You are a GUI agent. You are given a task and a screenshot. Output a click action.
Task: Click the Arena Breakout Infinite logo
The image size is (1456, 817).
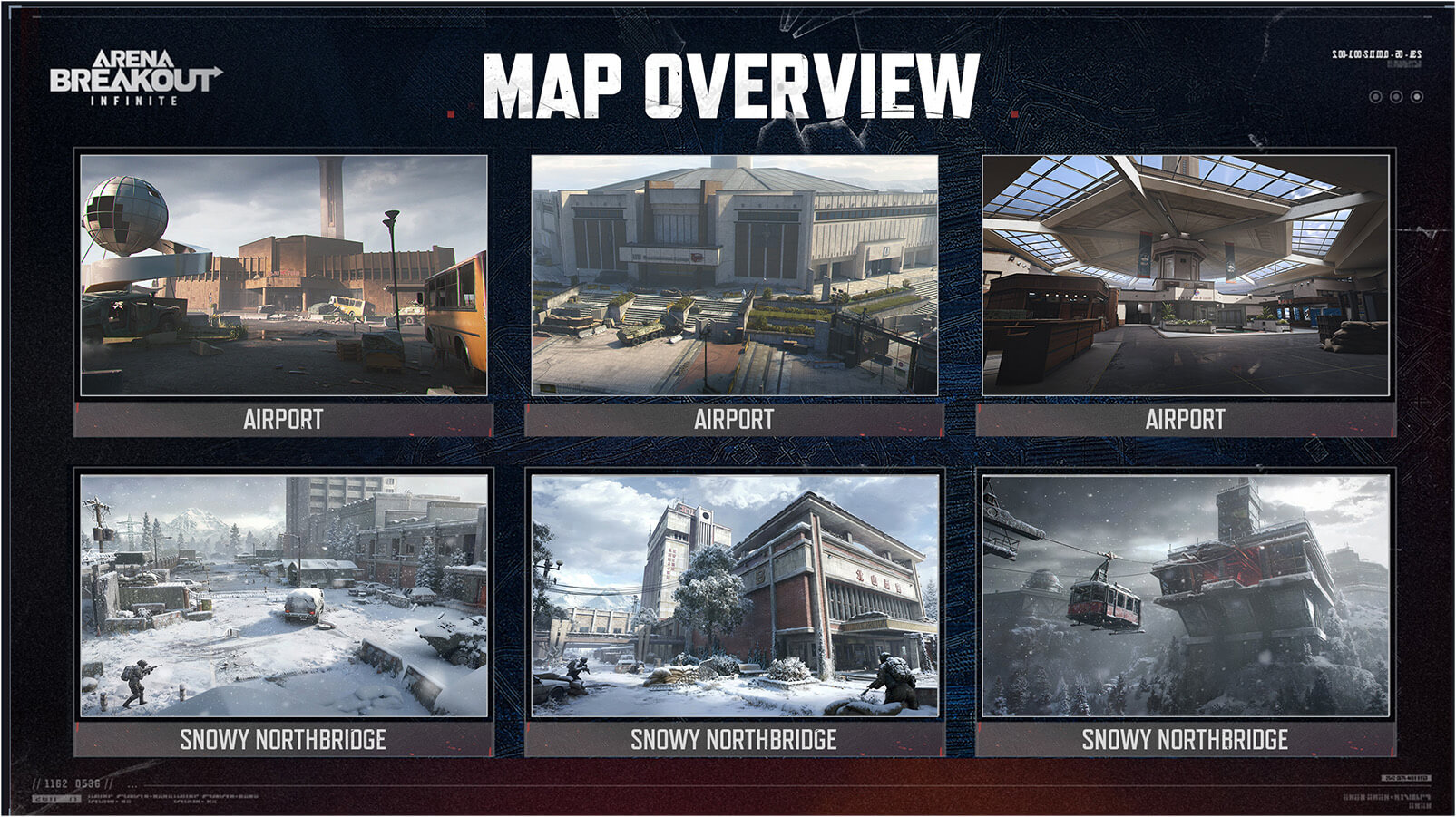(134, 78)
